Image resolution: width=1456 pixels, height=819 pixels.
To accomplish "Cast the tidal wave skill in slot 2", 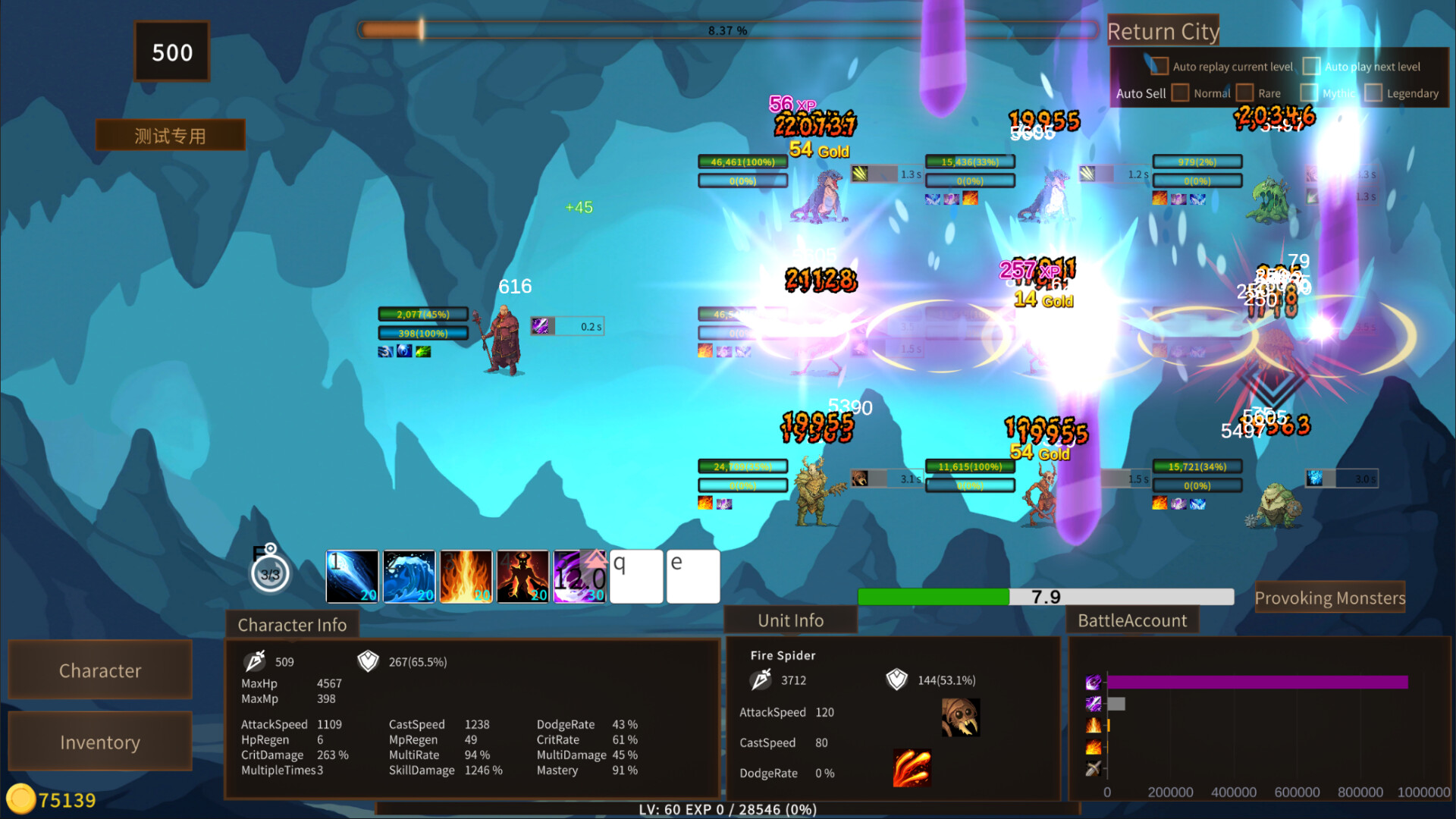I will (409, 576).
